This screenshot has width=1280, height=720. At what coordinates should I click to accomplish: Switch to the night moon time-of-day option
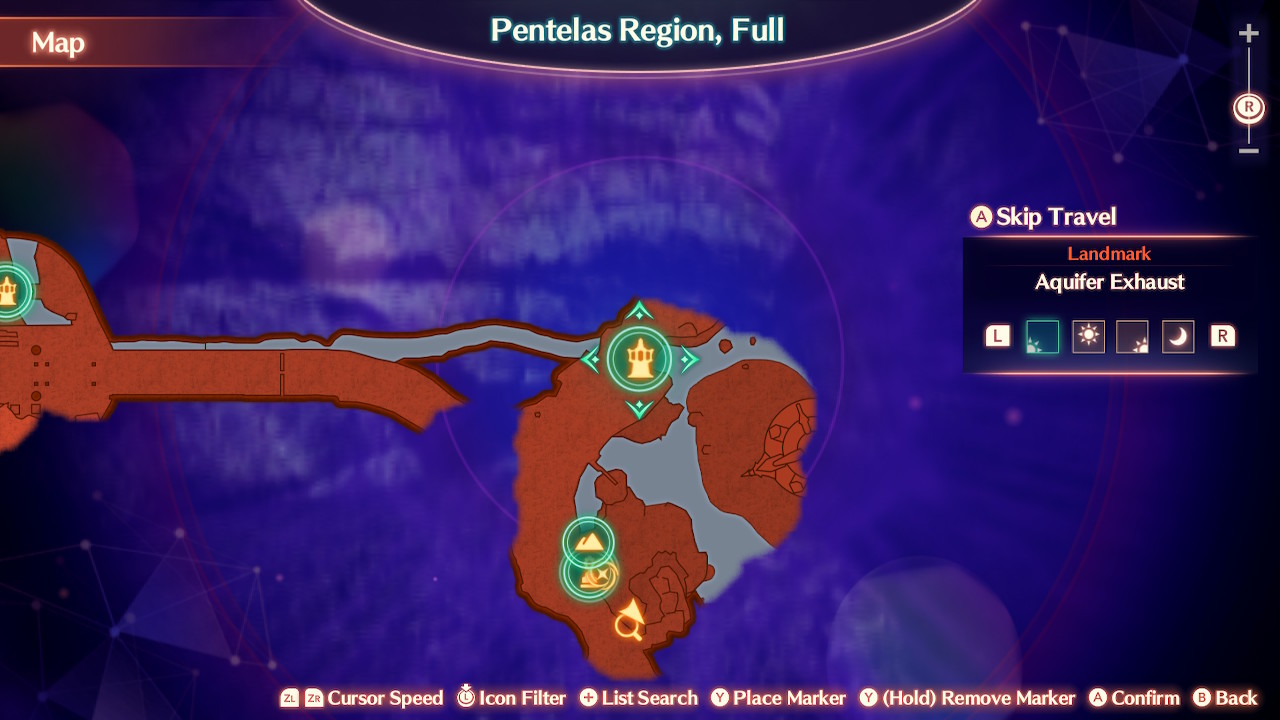pyautogui.click(x=1178, y=336)
